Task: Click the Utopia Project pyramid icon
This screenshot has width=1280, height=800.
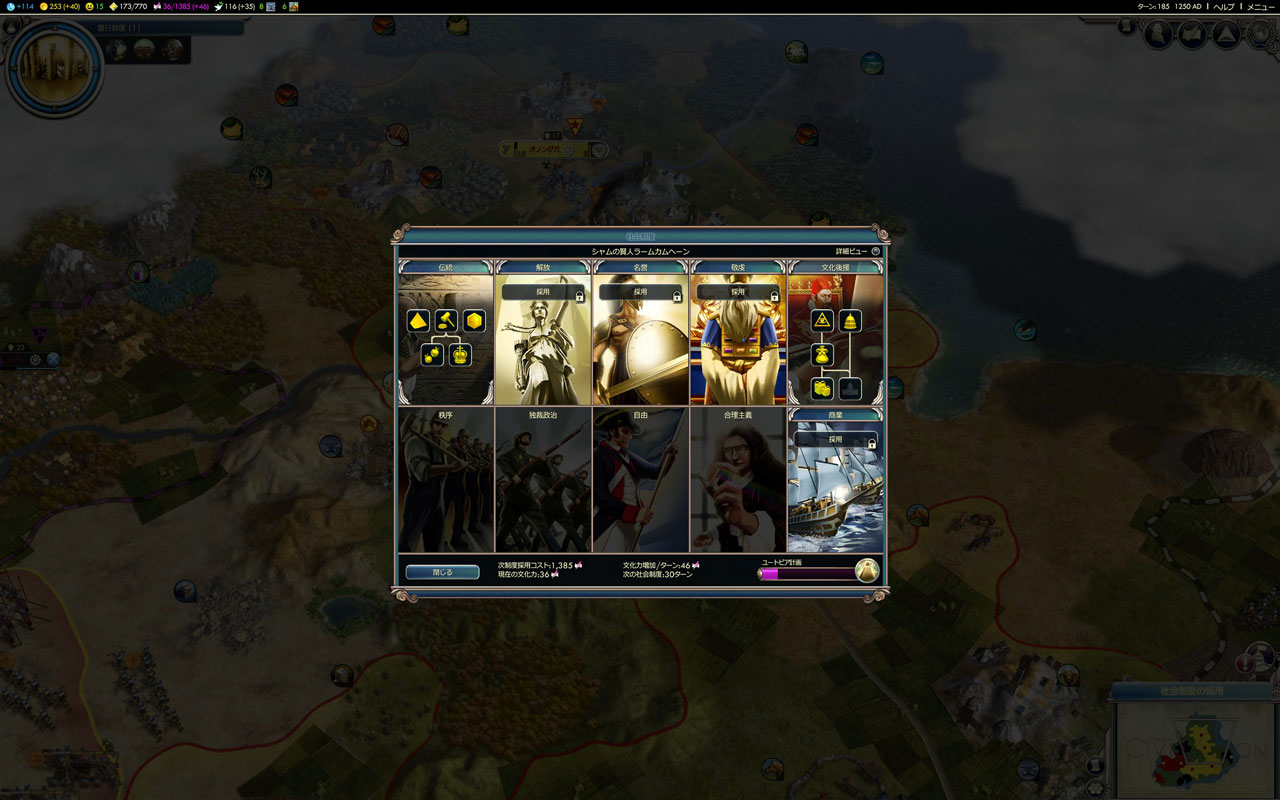Action: click(867, 571)
